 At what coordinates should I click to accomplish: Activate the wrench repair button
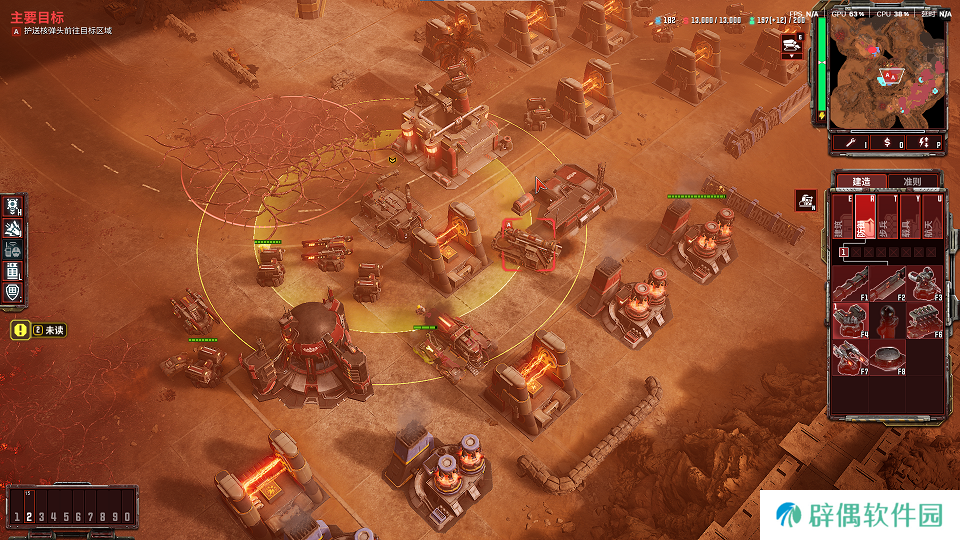point(850,144)
